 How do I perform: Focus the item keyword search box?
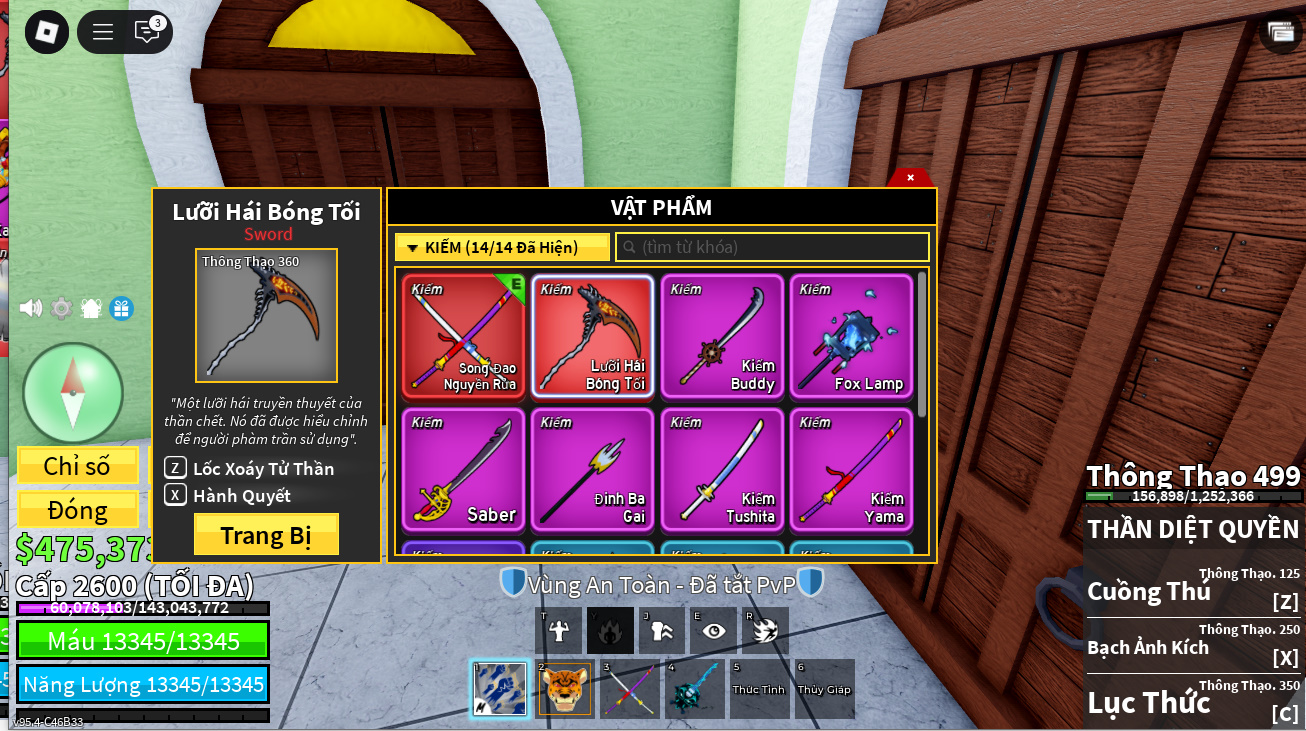772,247
